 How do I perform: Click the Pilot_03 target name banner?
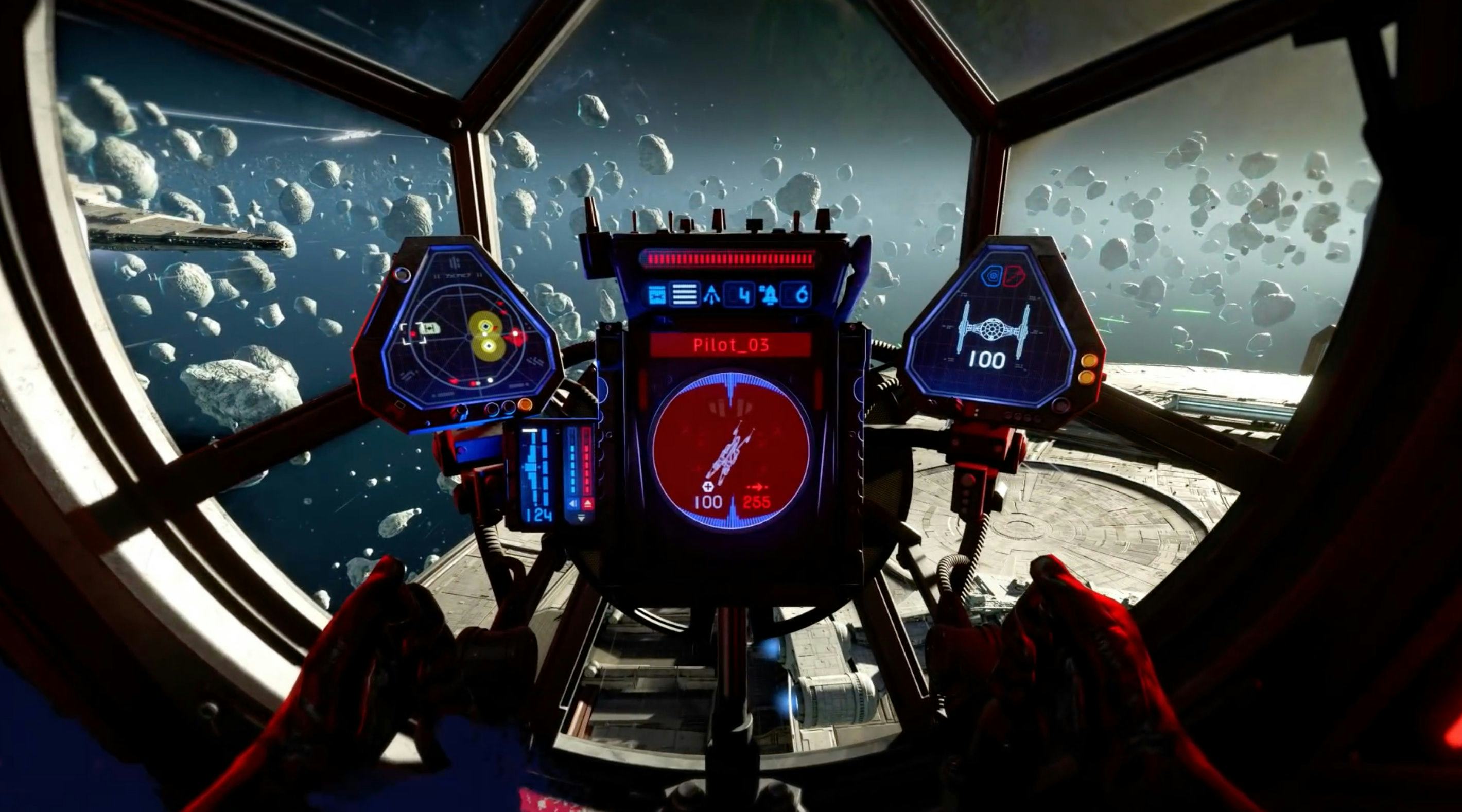pyautogui.click(x=730, y=345)
